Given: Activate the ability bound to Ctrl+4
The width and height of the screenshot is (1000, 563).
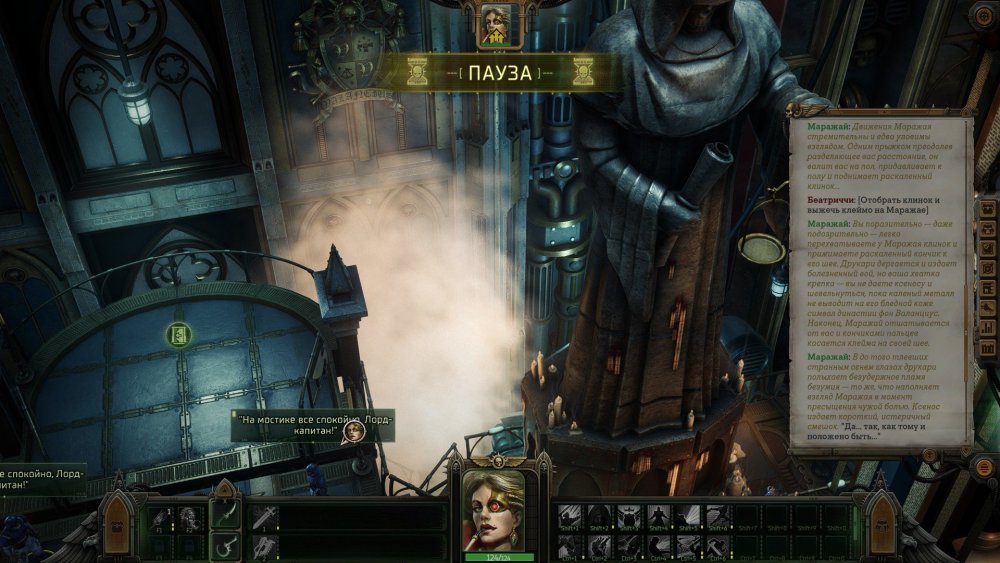Looking at the screenshot, I should pos(659,546).
